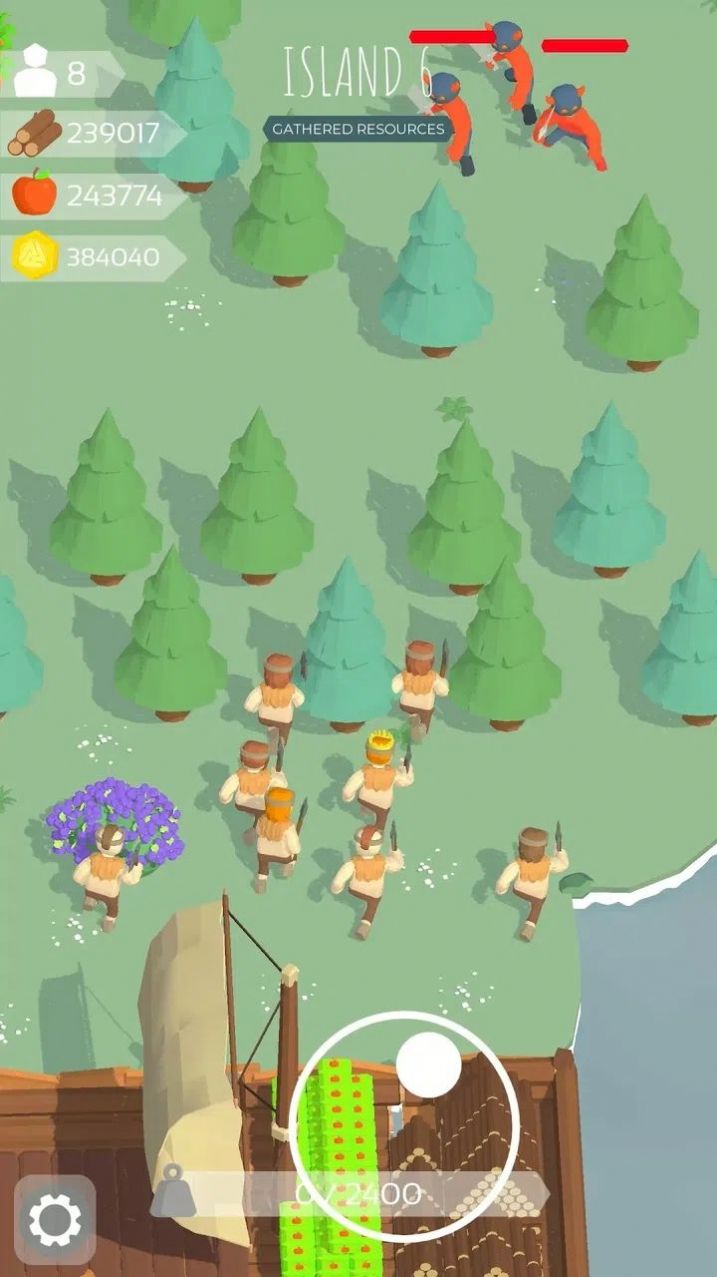Image resolution: width=717 pixels, height=1277 pixels.
Task: Tap the Gathered Resources label
Action: (358, 129)
